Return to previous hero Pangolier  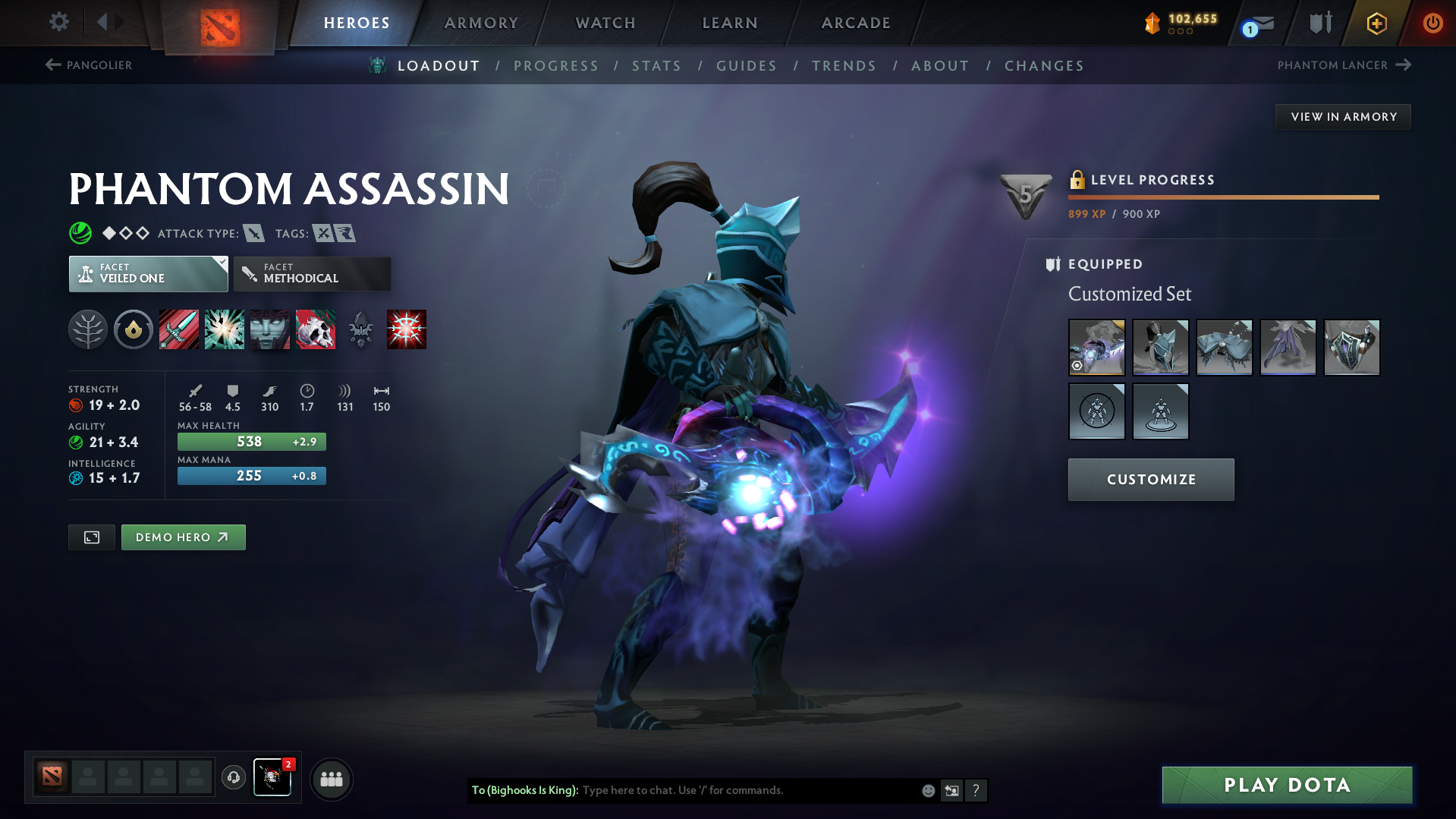coord(89,65)
